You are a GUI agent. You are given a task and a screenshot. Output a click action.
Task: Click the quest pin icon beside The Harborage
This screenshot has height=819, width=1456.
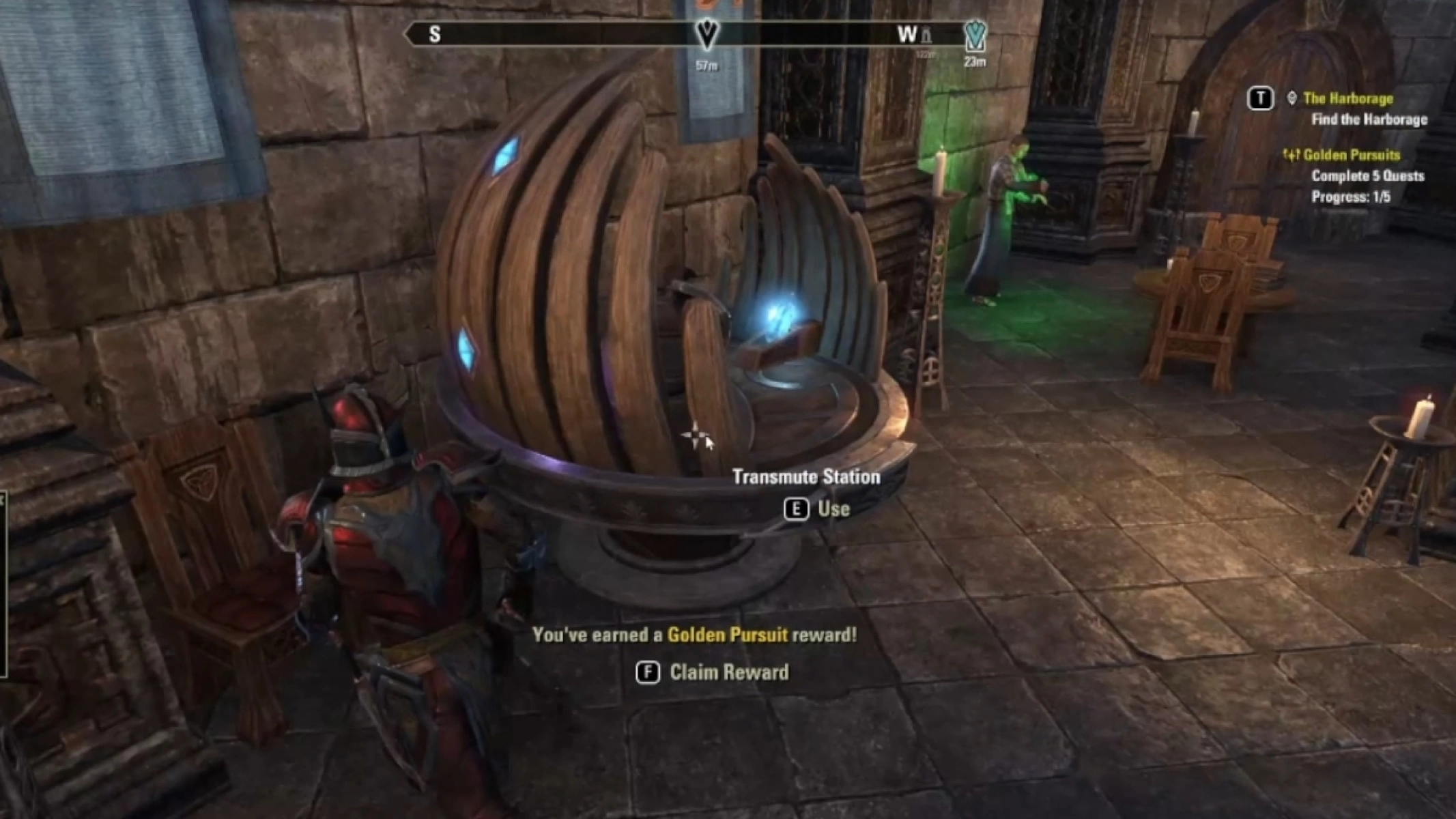click(1292, 98)
